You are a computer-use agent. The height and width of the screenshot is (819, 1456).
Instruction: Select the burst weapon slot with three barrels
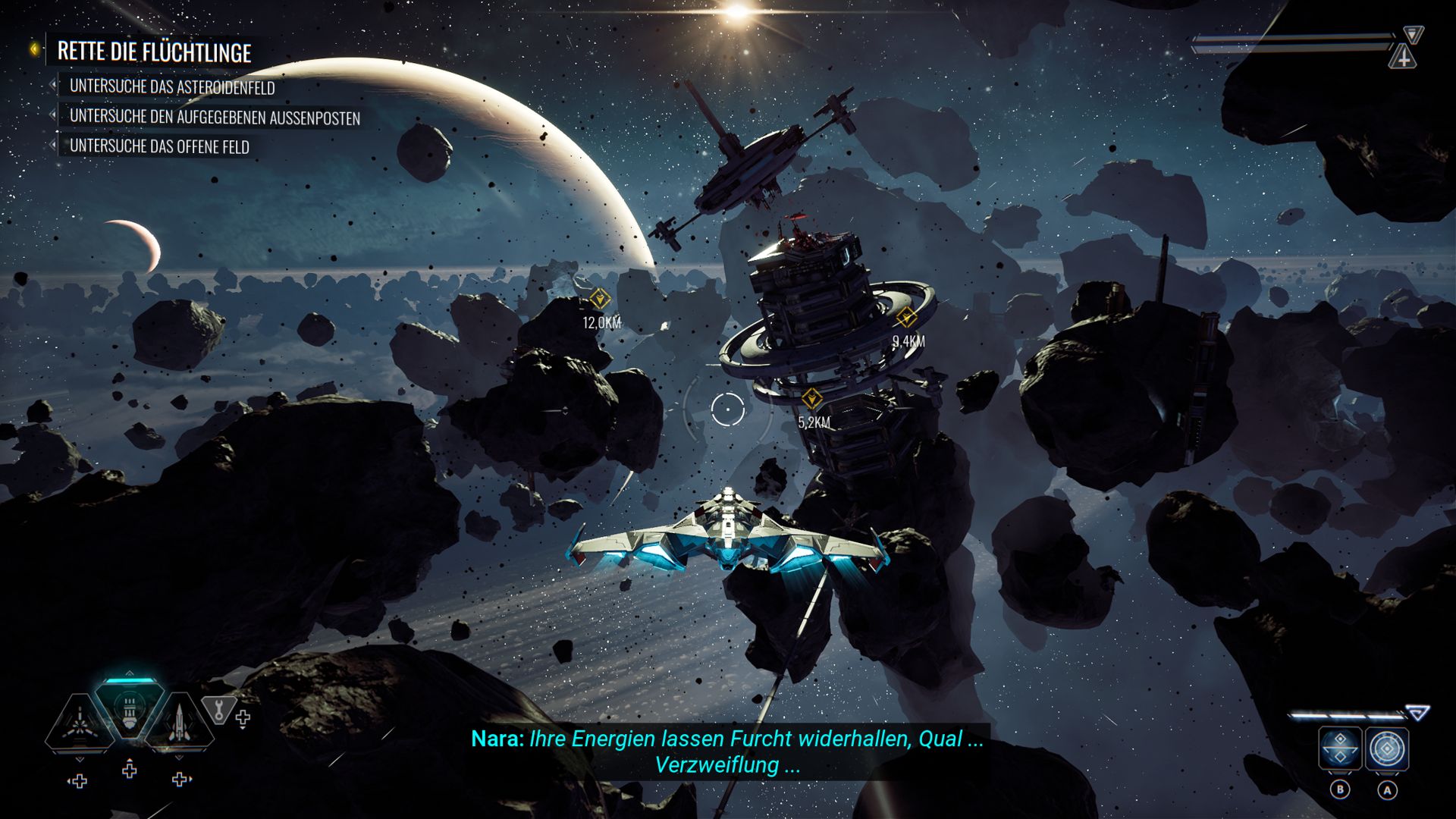pyautogui.click(x=78, y=724)
